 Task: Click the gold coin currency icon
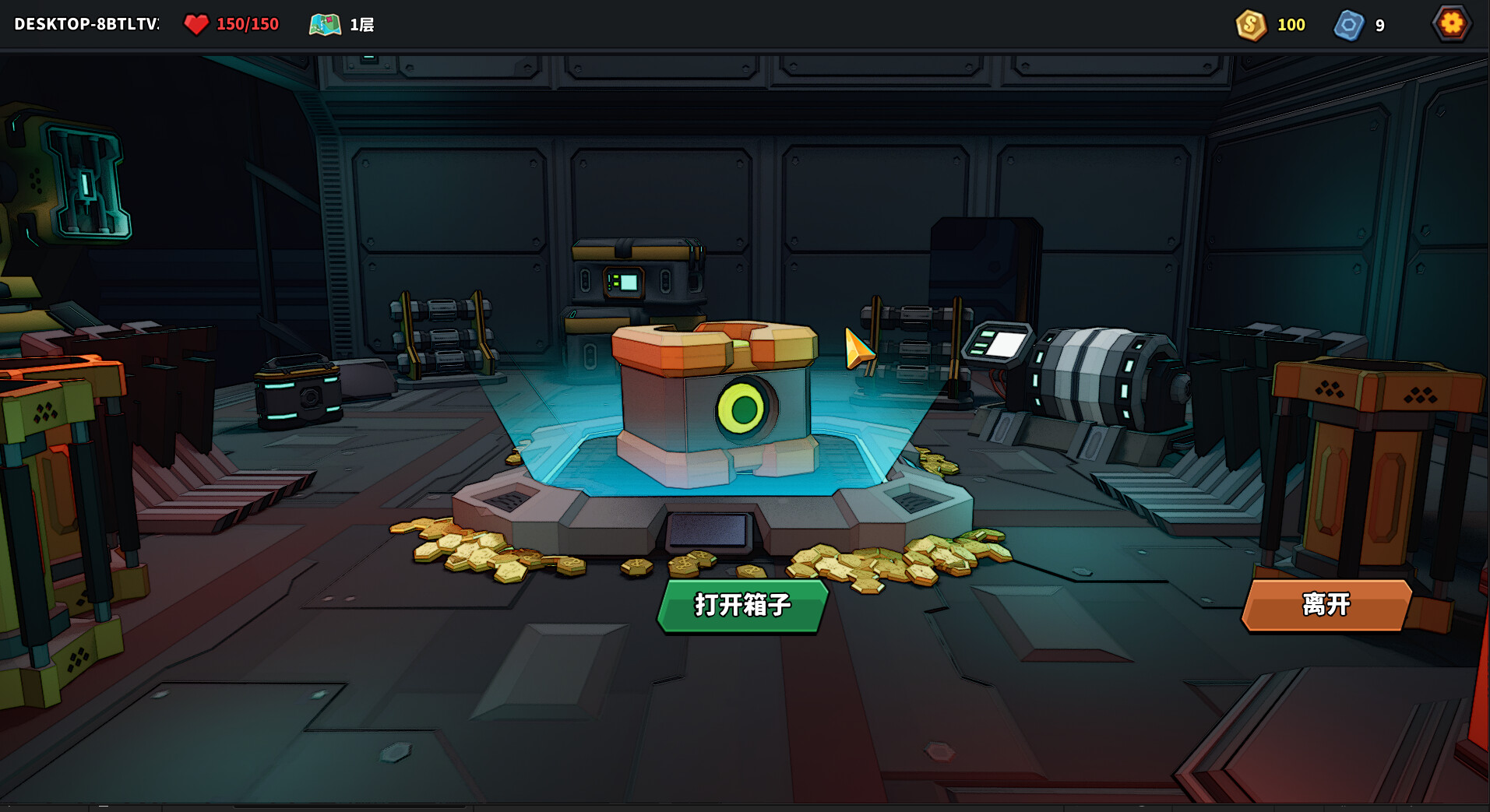1251,25
